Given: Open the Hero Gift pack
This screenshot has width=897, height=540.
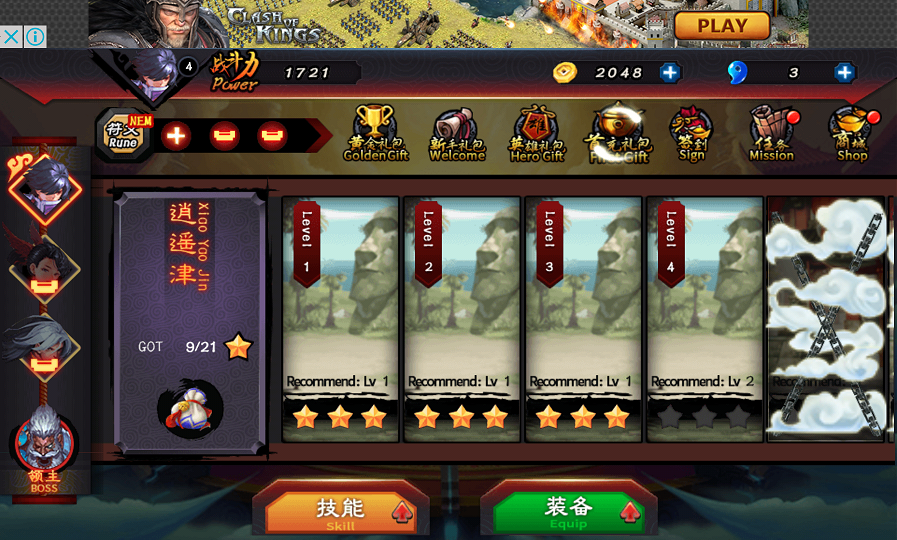Looking at the screenshot, I should tap(537, 135).
